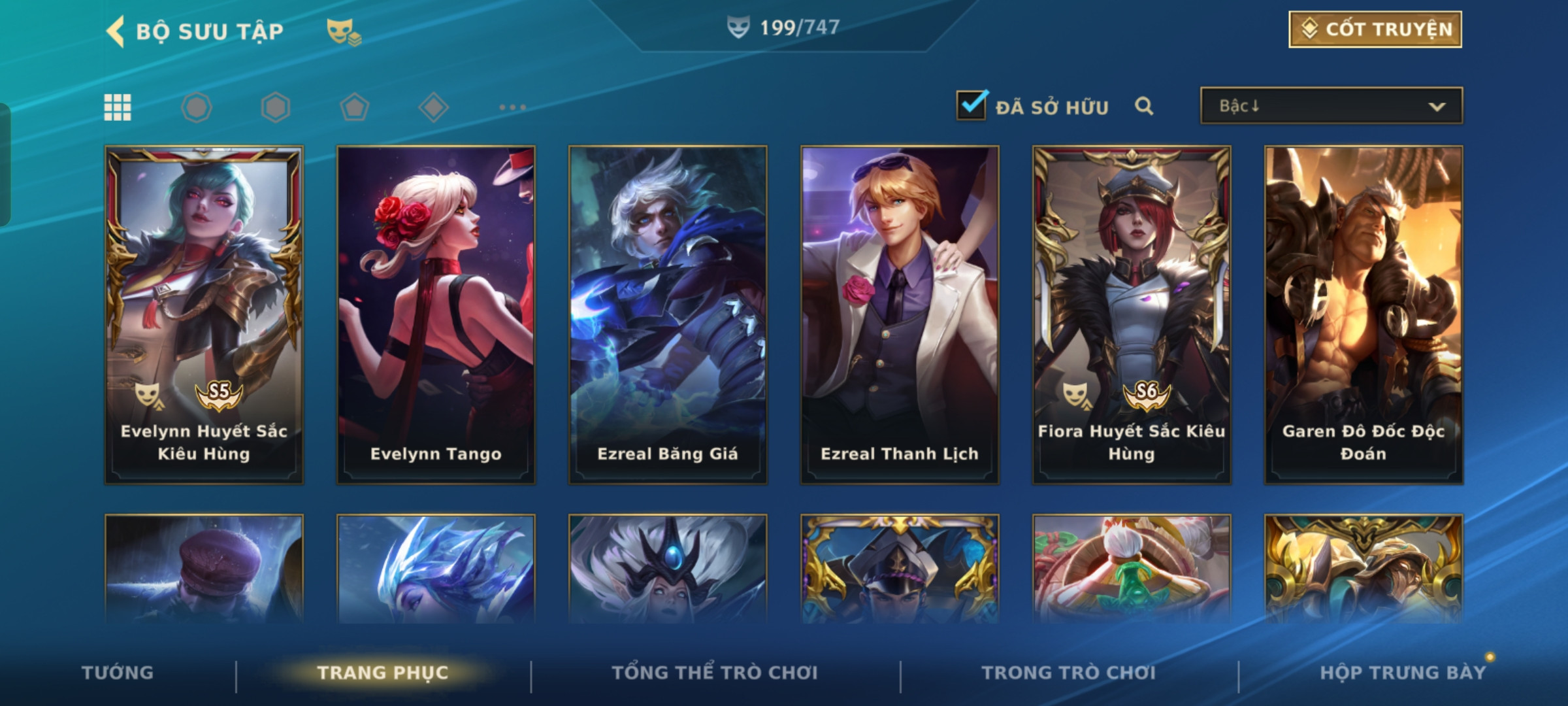Go back from Bộ Sưu Tập
The height and width of the screenshot is (706, 1568).
pyautogui.click(x=116, y=31)
